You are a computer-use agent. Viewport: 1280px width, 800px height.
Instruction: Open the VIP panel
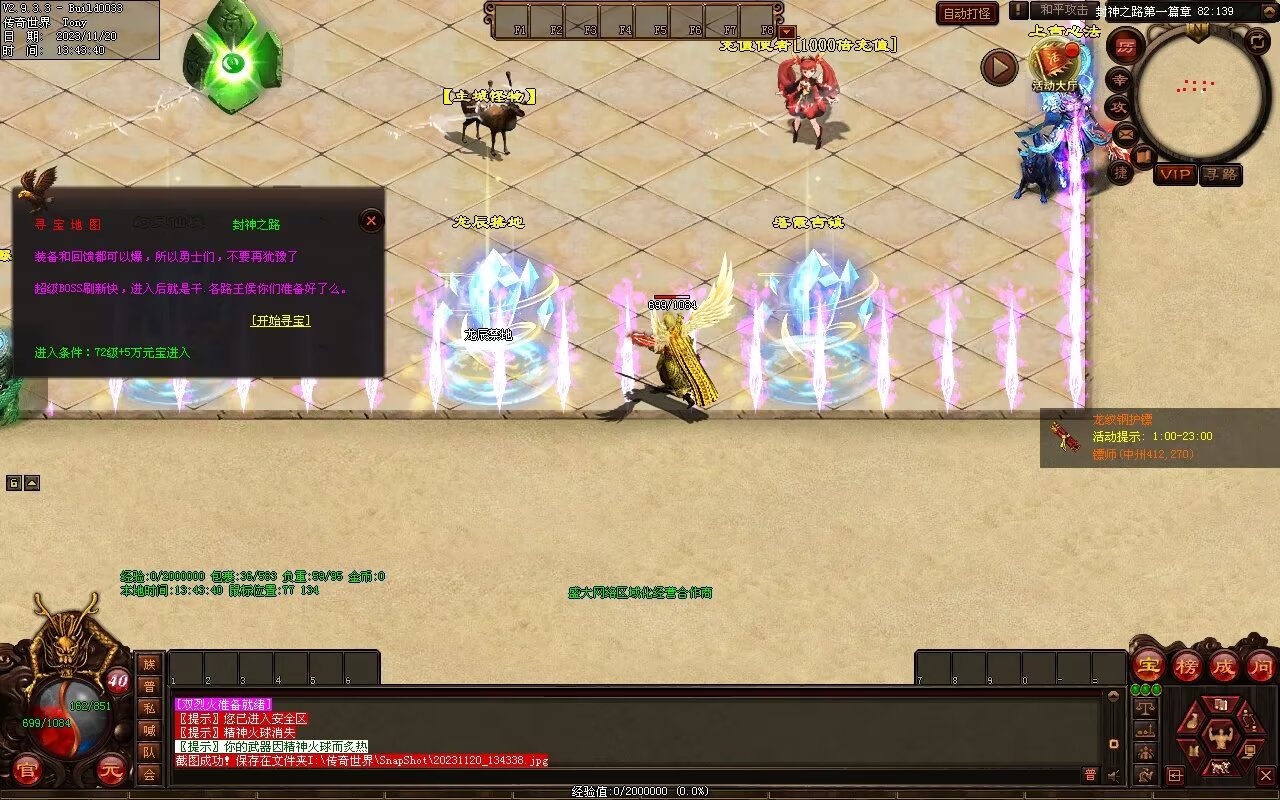click(x=1175, y=174)
